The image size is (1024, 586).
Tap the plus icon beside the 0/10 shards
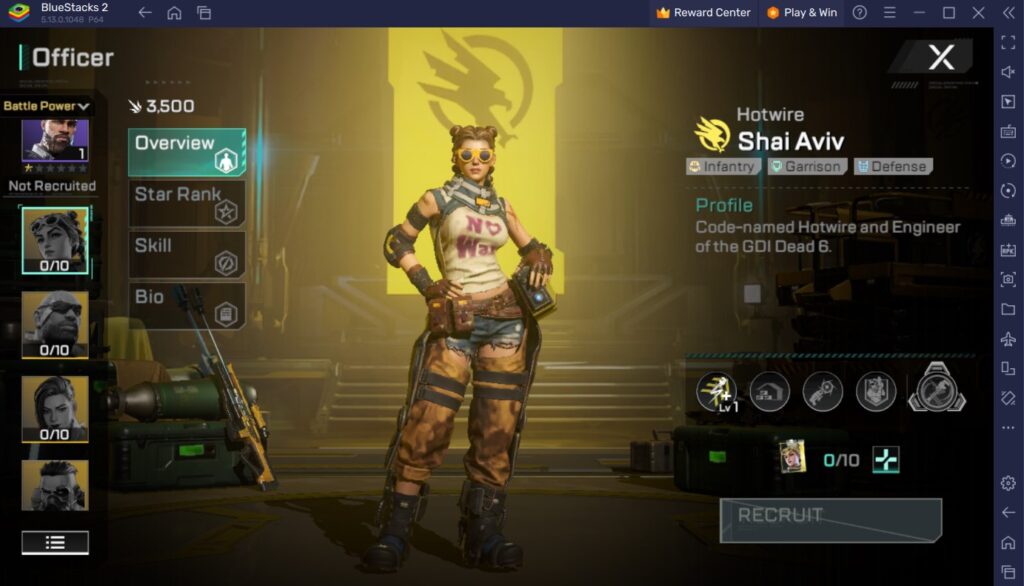point(885,460)
